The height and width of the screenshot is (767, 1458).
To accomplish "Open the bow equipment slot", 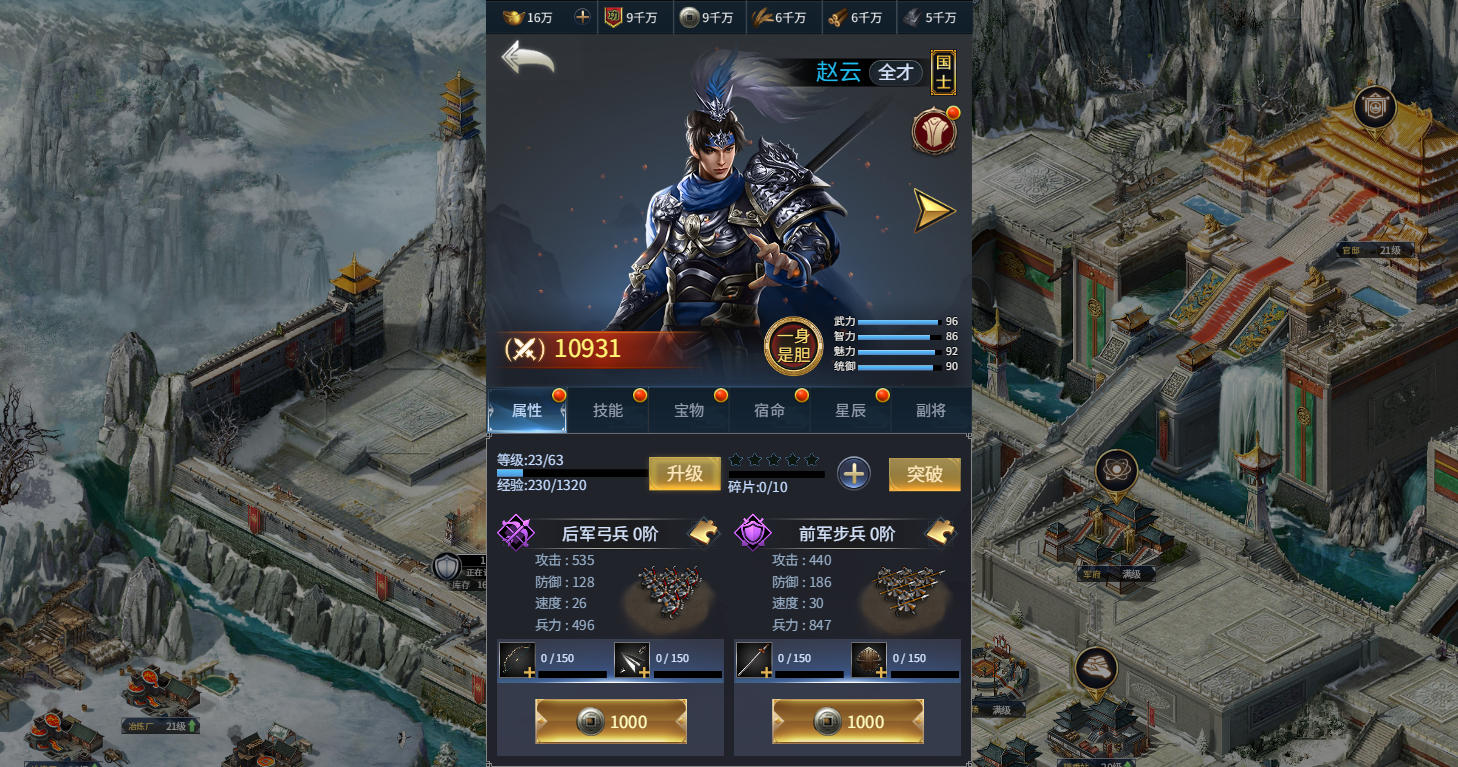I will (x=518, y=660).
